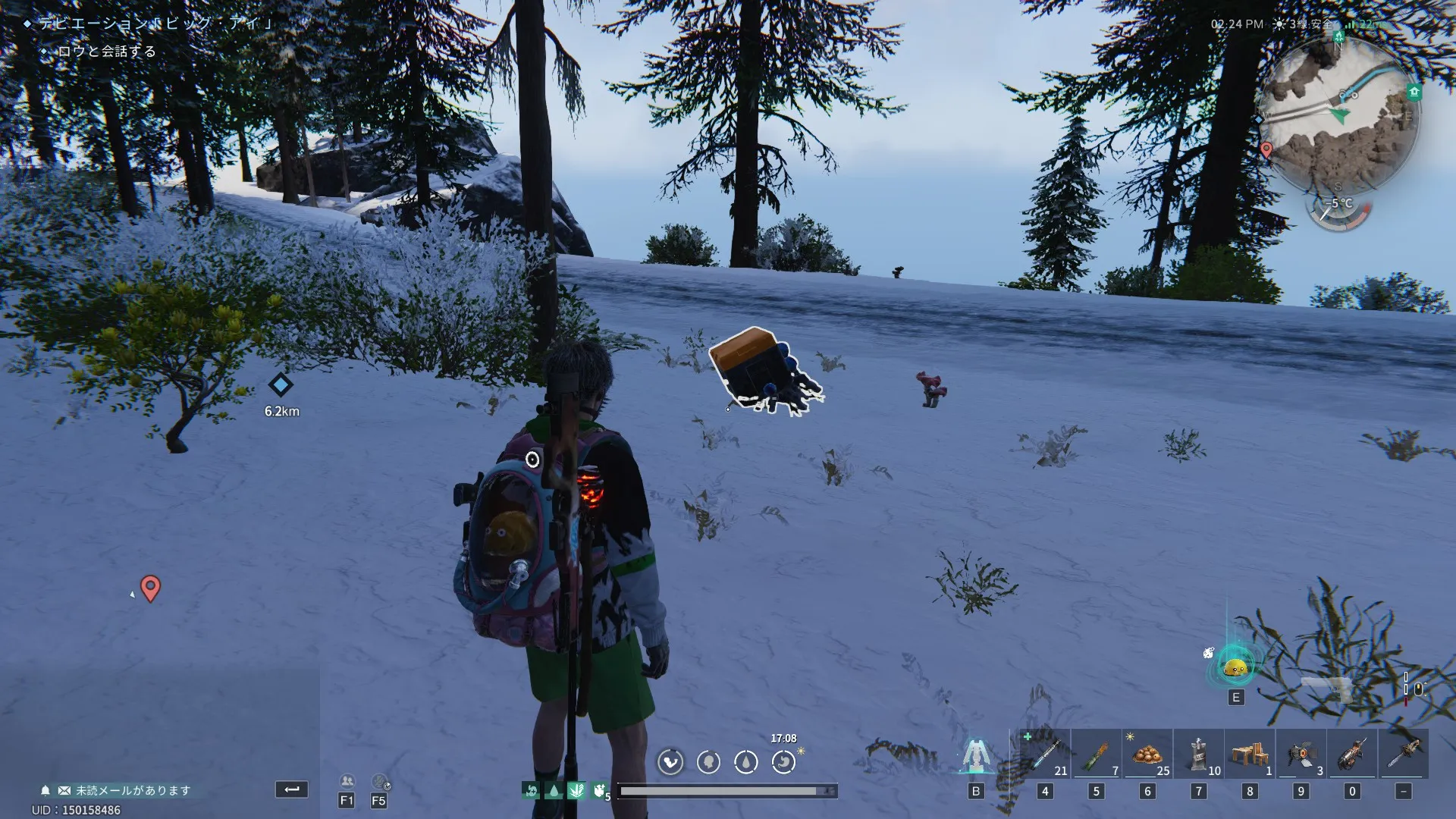Image resolution: width=1456 pixels, height=819 pixels.
Task: Select the syringe slot with 21 count
Action: 1045,754
